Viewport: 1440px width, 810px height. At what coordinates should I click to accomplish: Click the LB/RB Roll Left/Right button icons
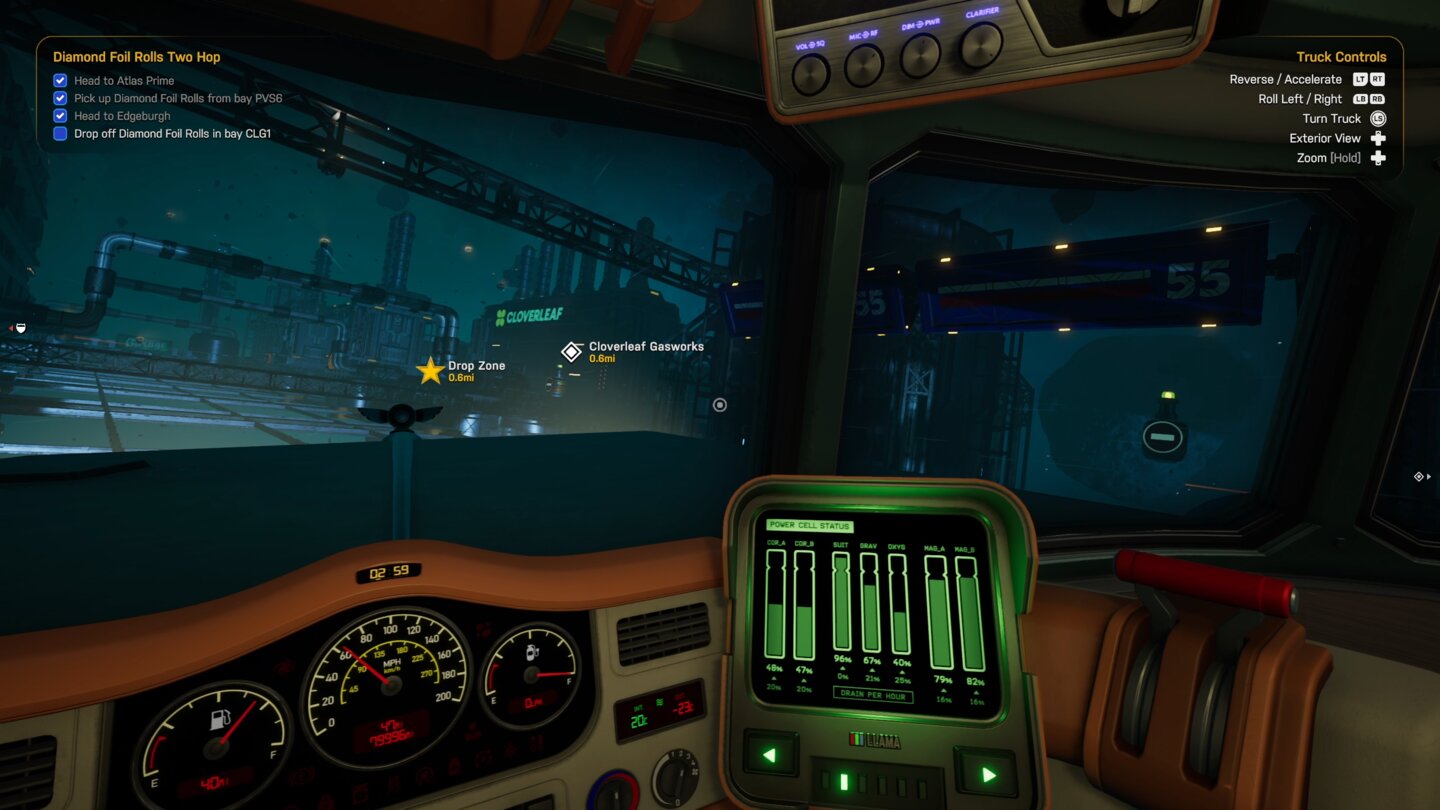[1371, 98]
